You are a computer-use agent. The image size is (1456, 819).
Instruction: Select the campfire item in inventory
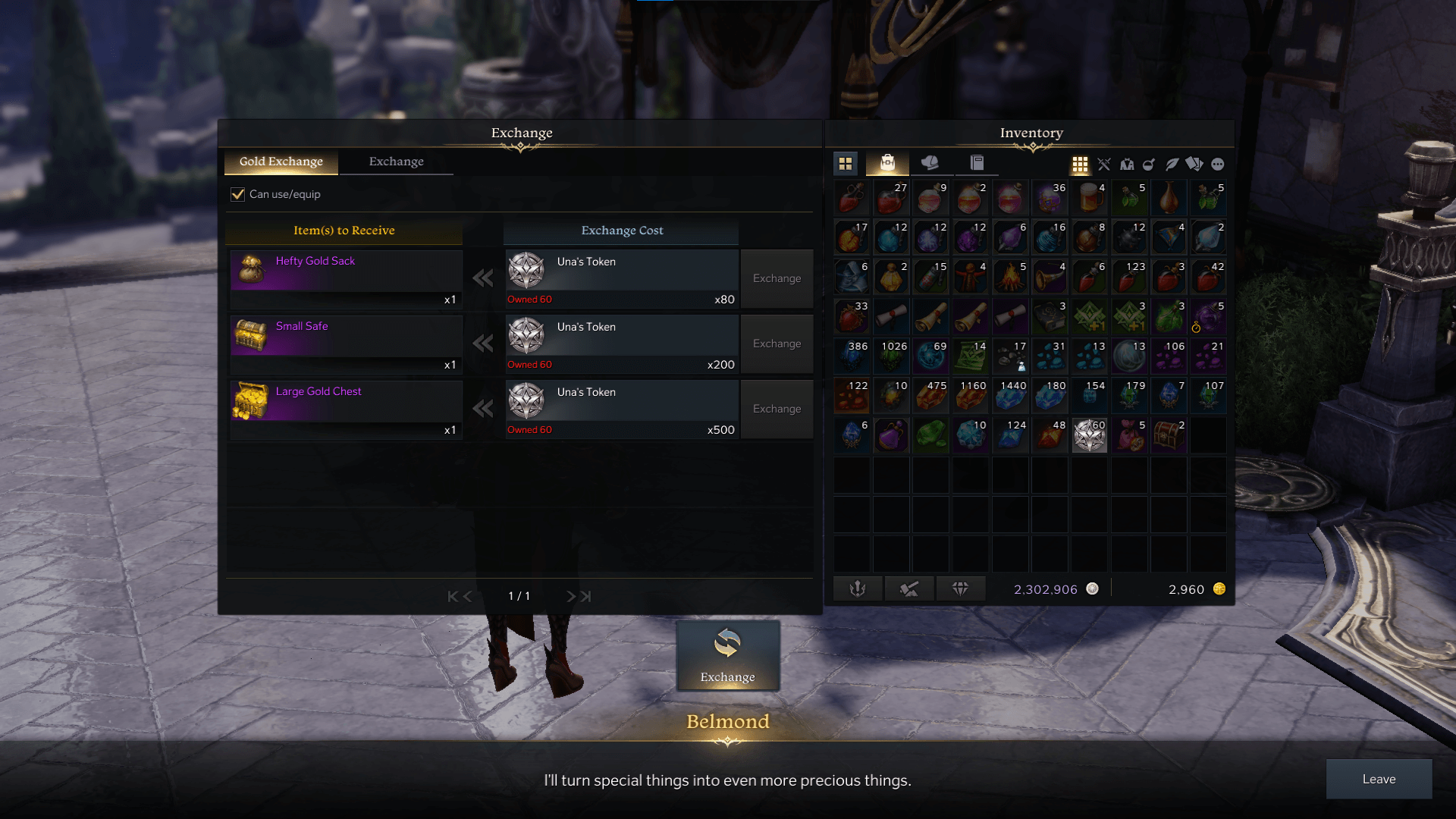[x=1010, y=278]
